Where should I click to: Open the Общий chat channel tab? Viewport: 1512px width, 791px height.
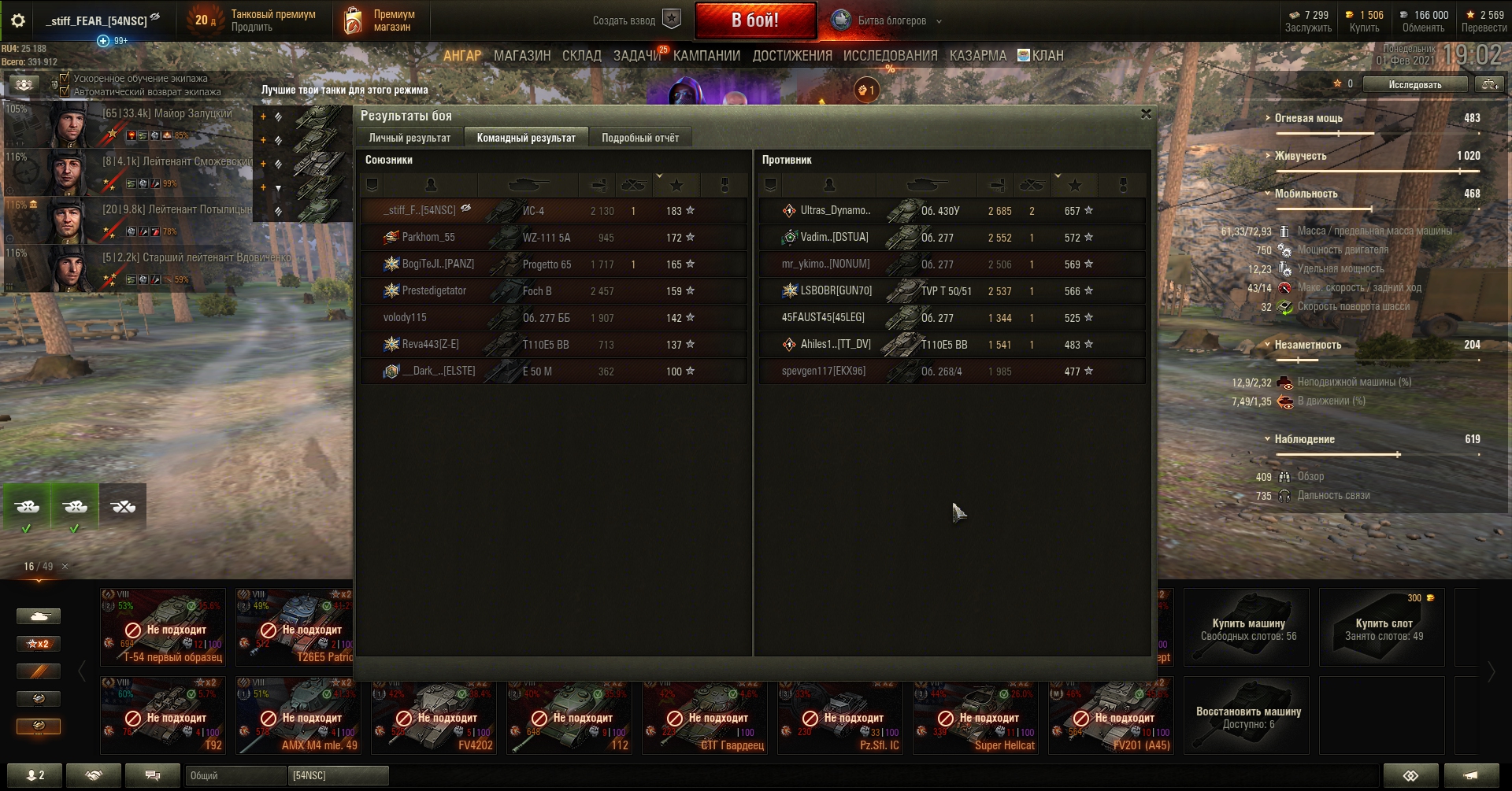[235, 775]
